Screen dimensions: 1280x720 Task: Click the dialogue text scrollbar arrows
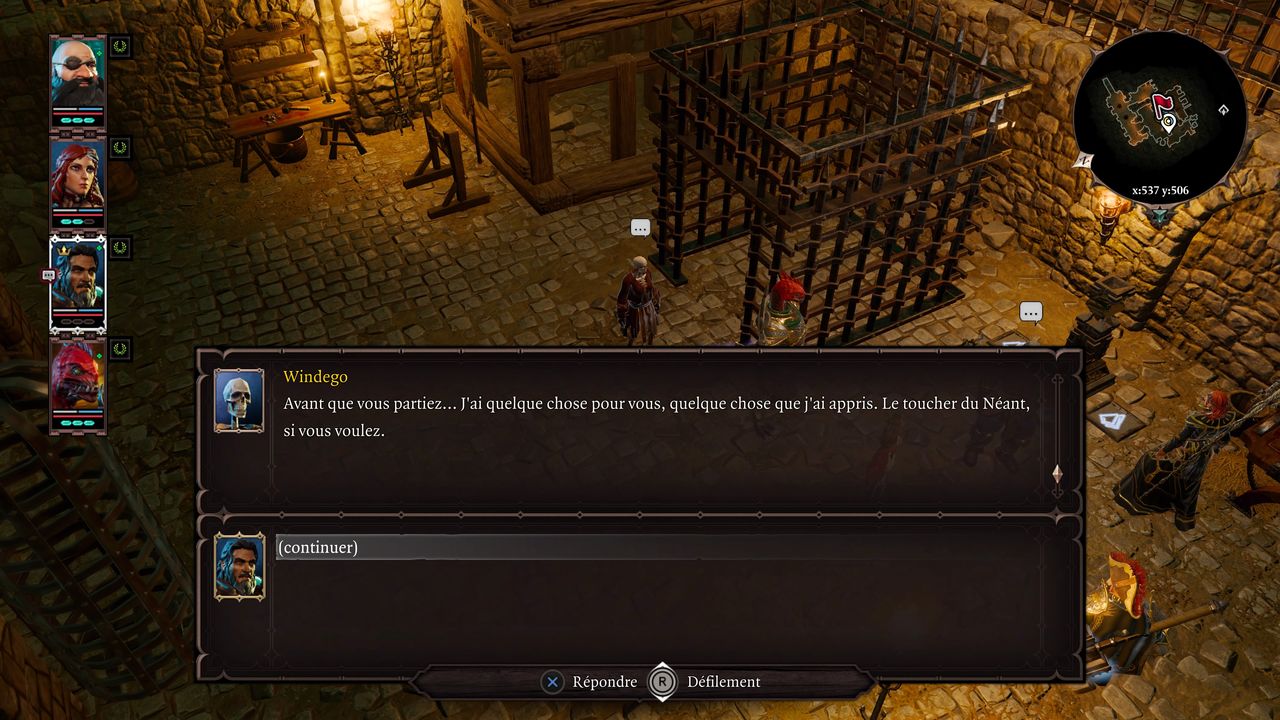coord(1057,473)
